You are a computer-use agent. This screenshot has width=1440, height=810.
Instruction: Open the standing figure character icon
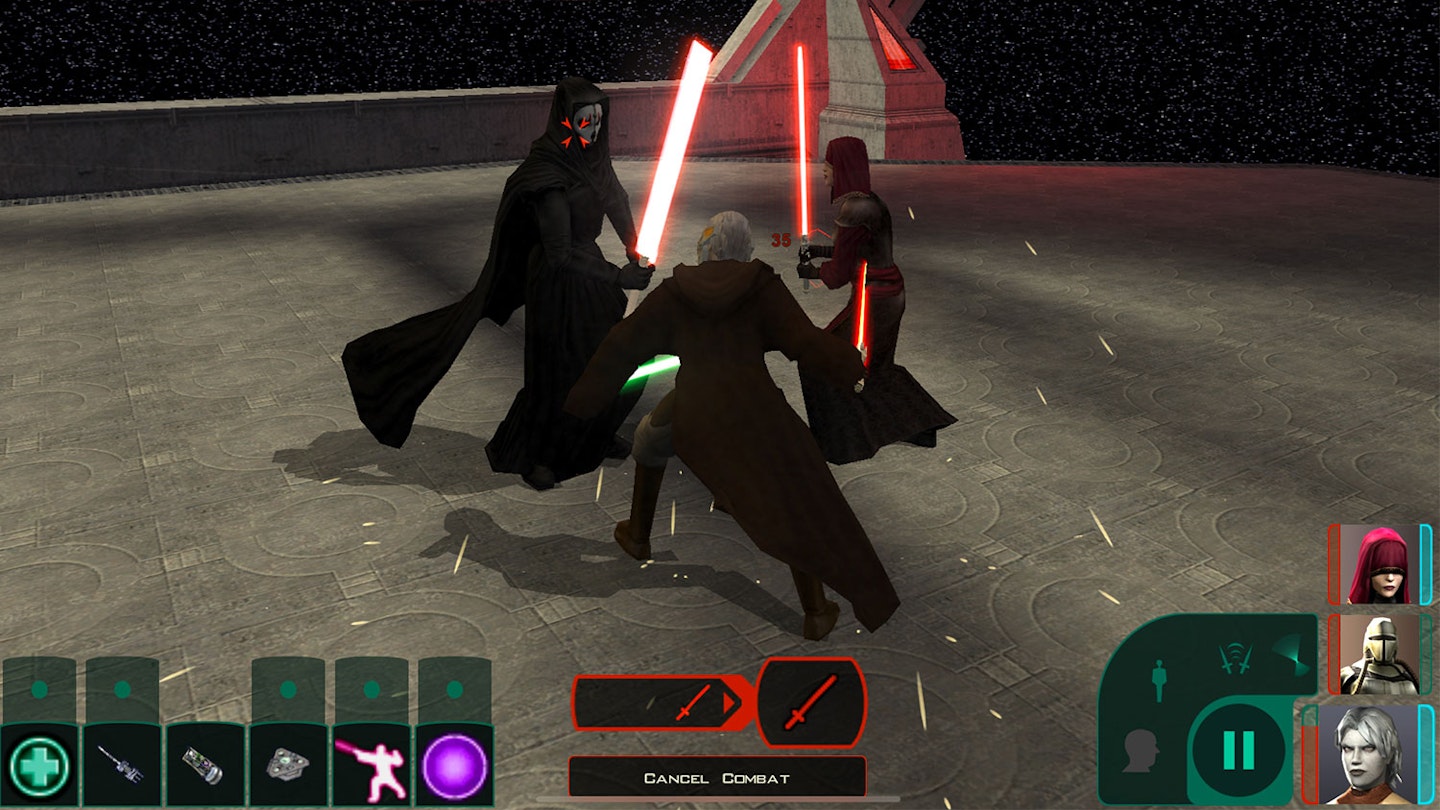[x=1159, y=680]
